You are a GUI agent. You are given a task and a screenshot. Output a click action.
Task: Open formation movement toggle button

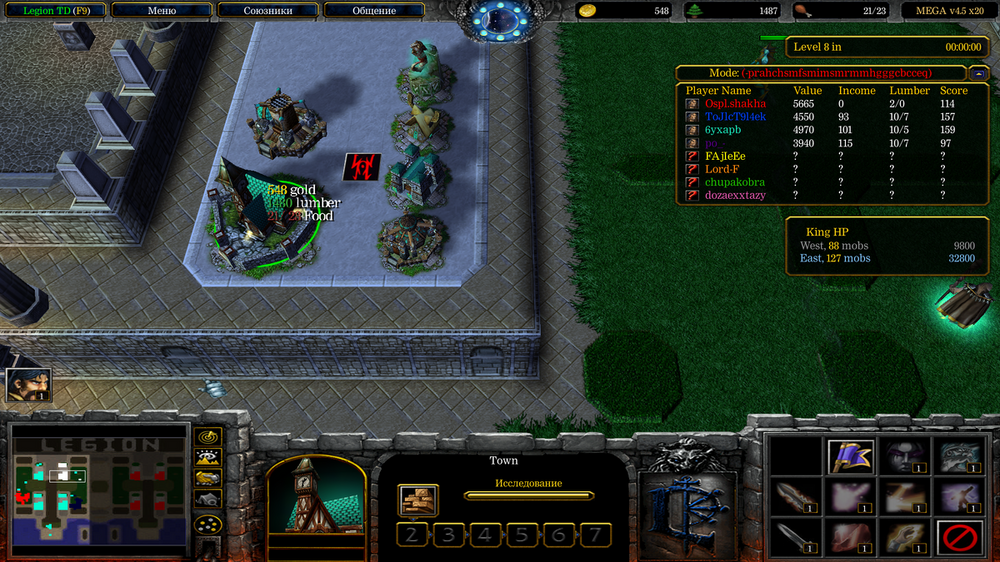(x=208, y=523)
